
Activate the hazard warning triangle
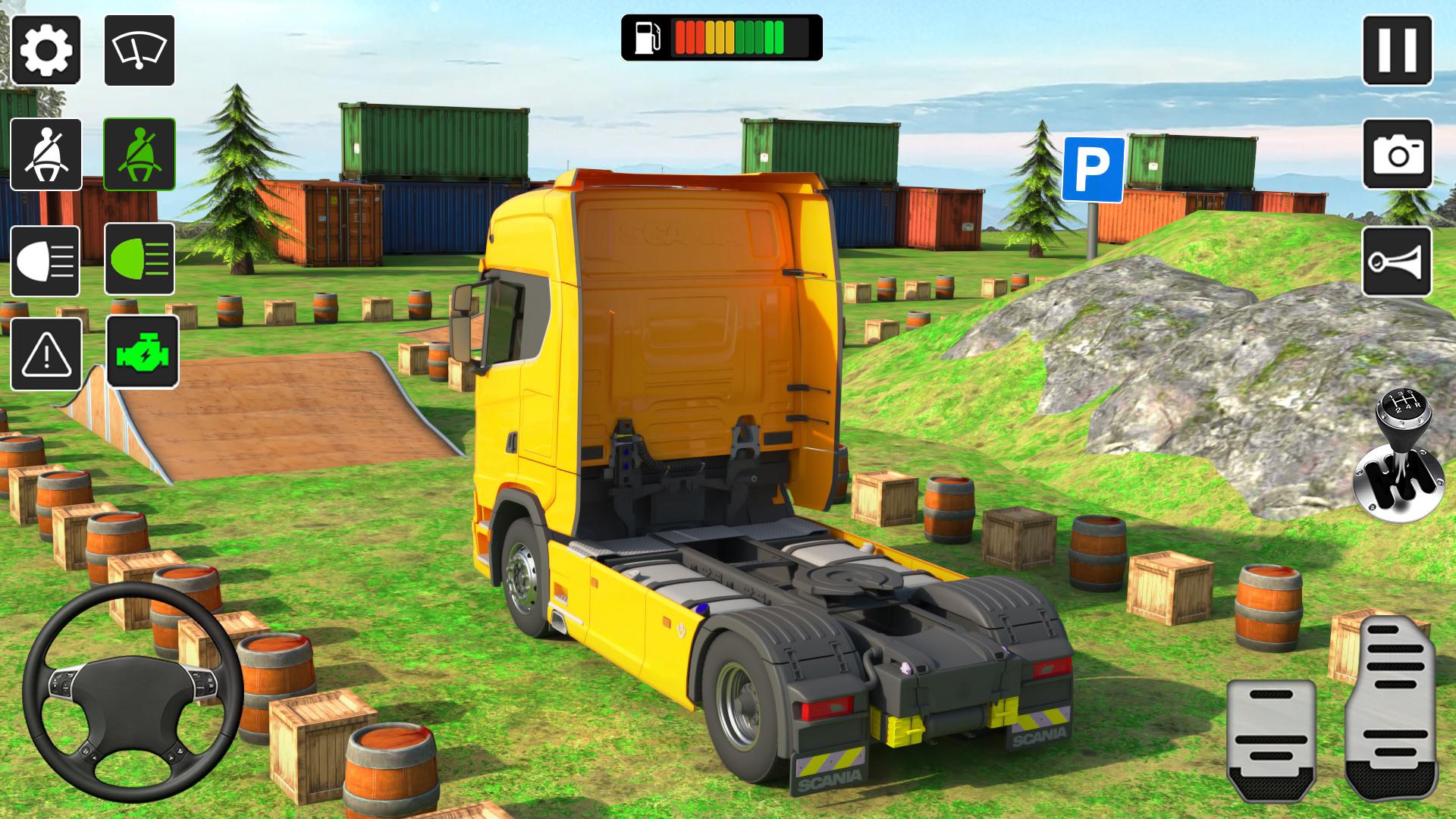(x=46, y=354)
